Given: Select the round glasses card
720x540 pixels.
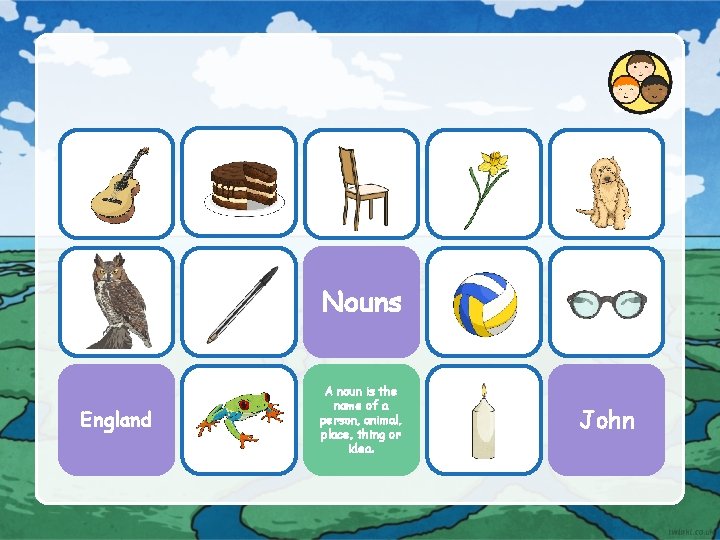Looking at the screenshot, I should [606, 302].
